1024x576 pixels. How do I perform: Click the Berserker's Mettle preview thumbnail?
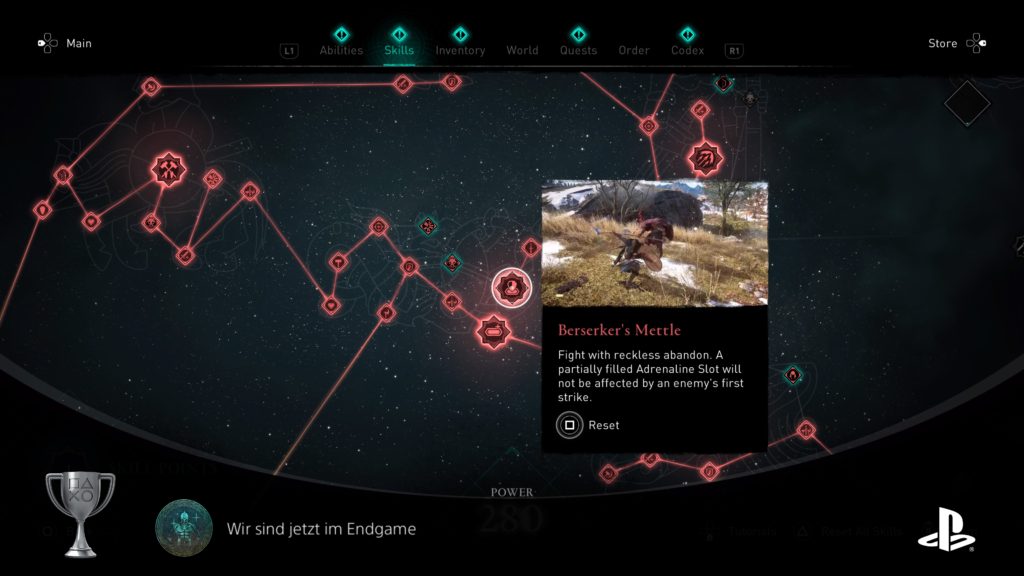point(654,243)
